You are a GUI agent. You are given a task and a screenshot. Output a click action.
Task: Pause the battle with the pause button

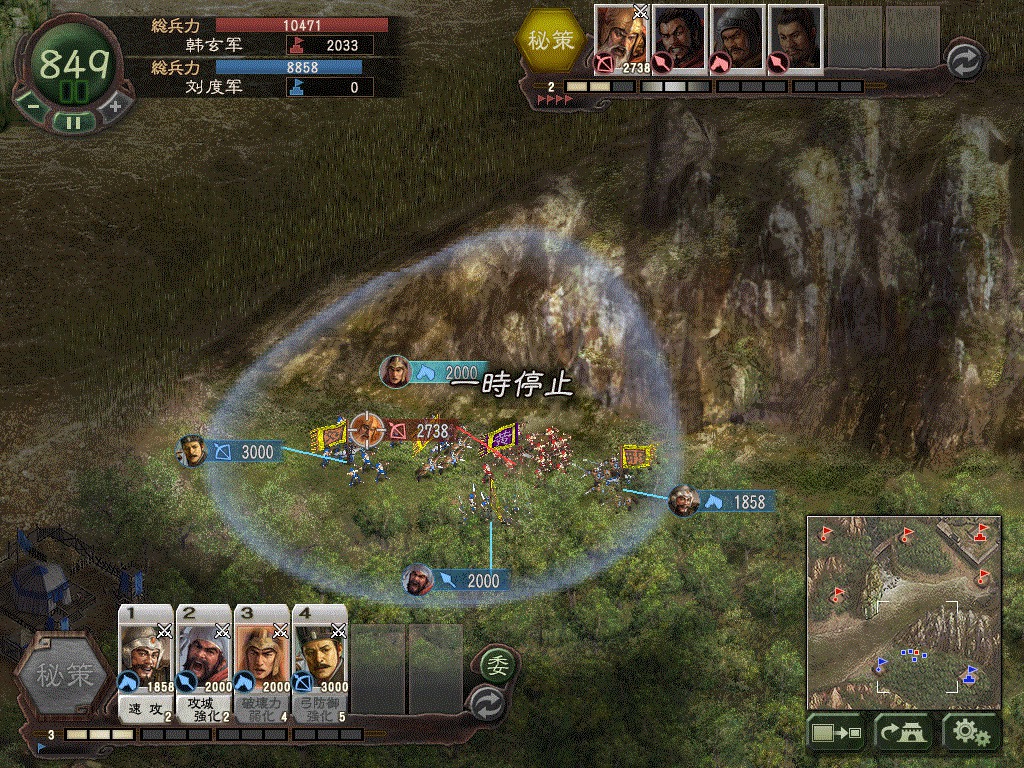click(x=71, y=122)
